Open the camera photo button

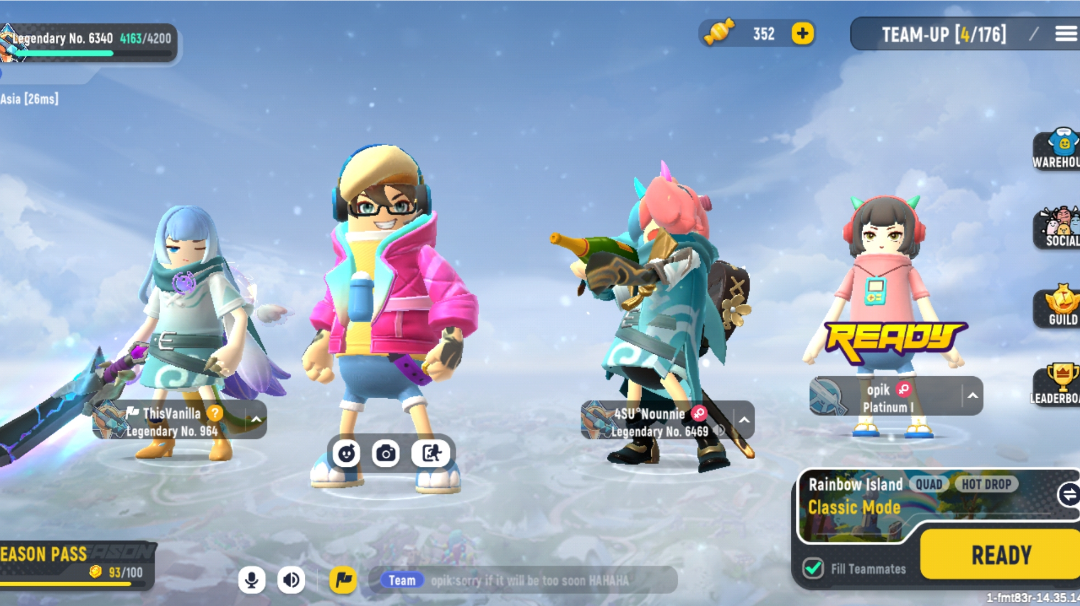pos(386,453)
